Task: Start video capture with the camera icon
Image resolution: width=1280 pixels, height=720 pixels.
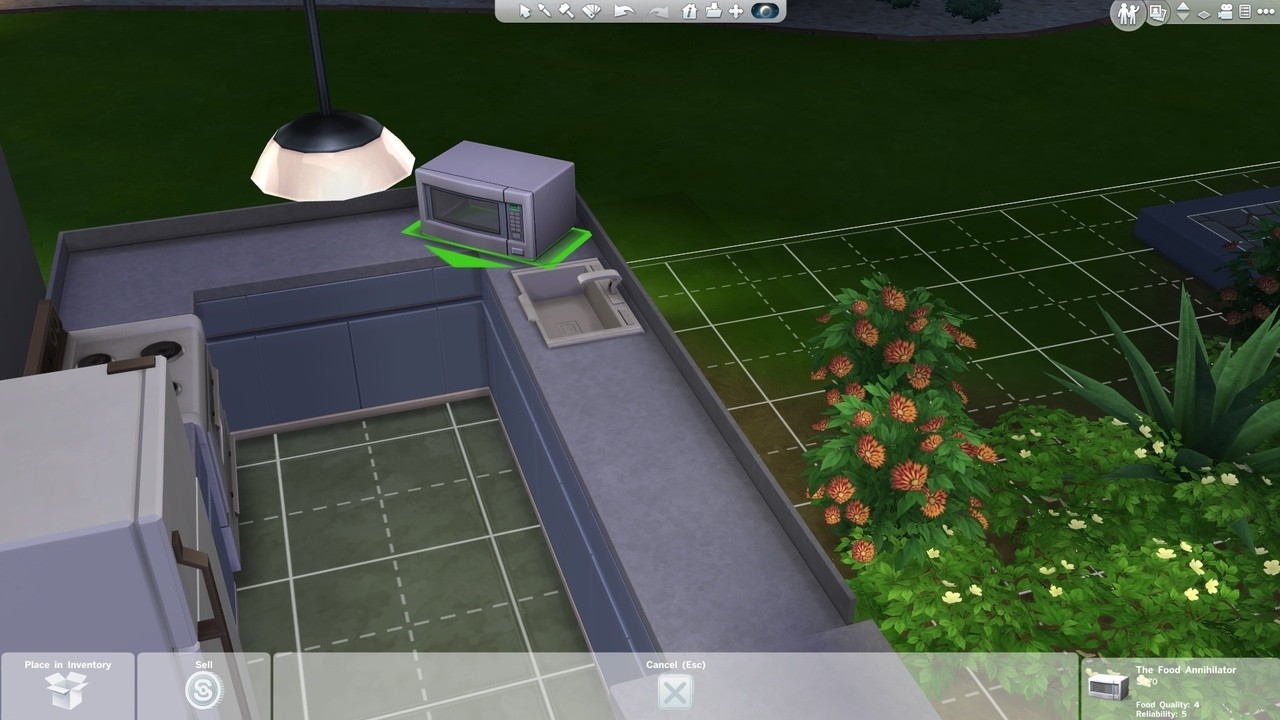Action: tap(1225, 13)
